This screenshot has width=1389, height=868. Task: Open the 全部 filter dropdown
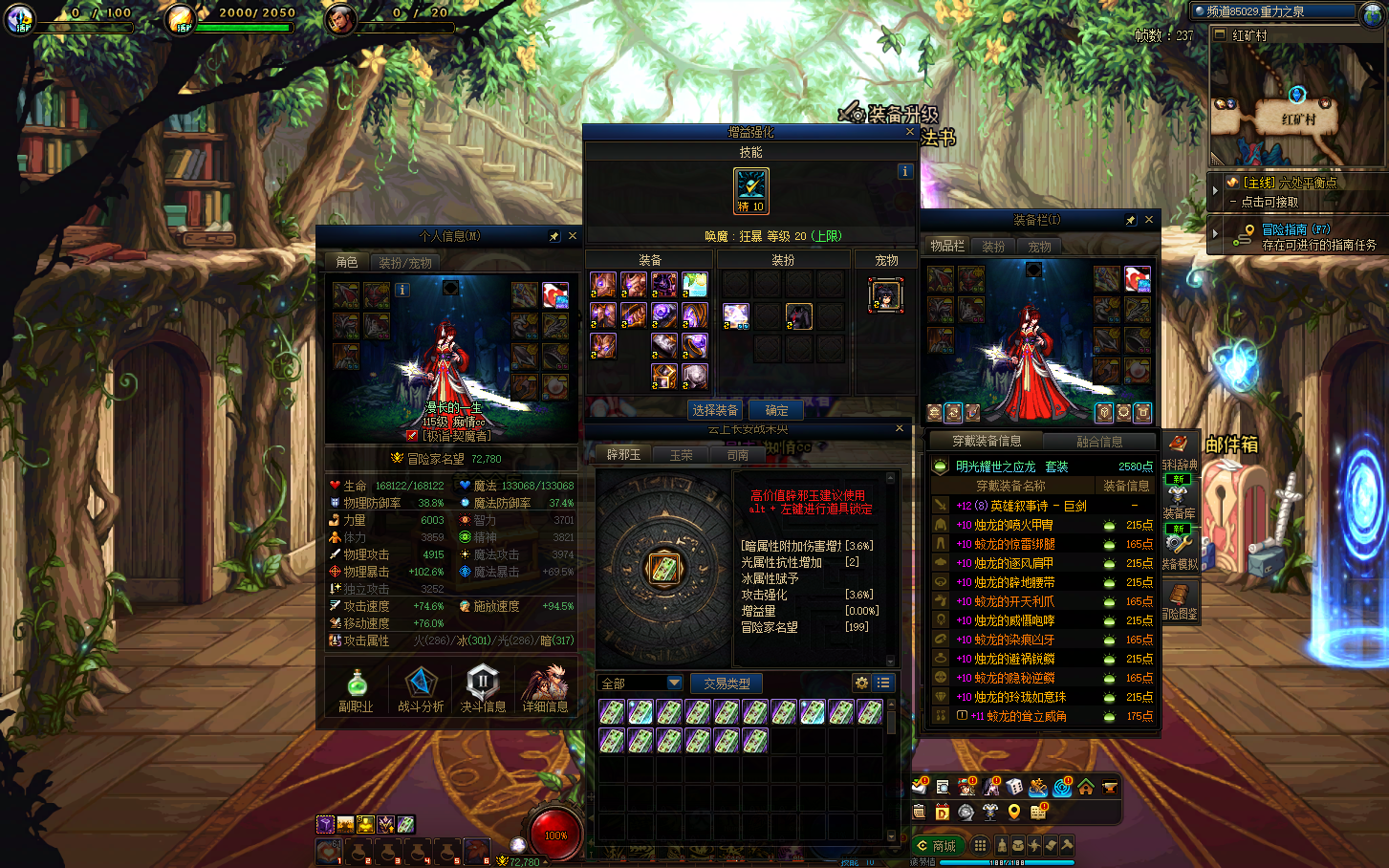(x=640, y=683)
